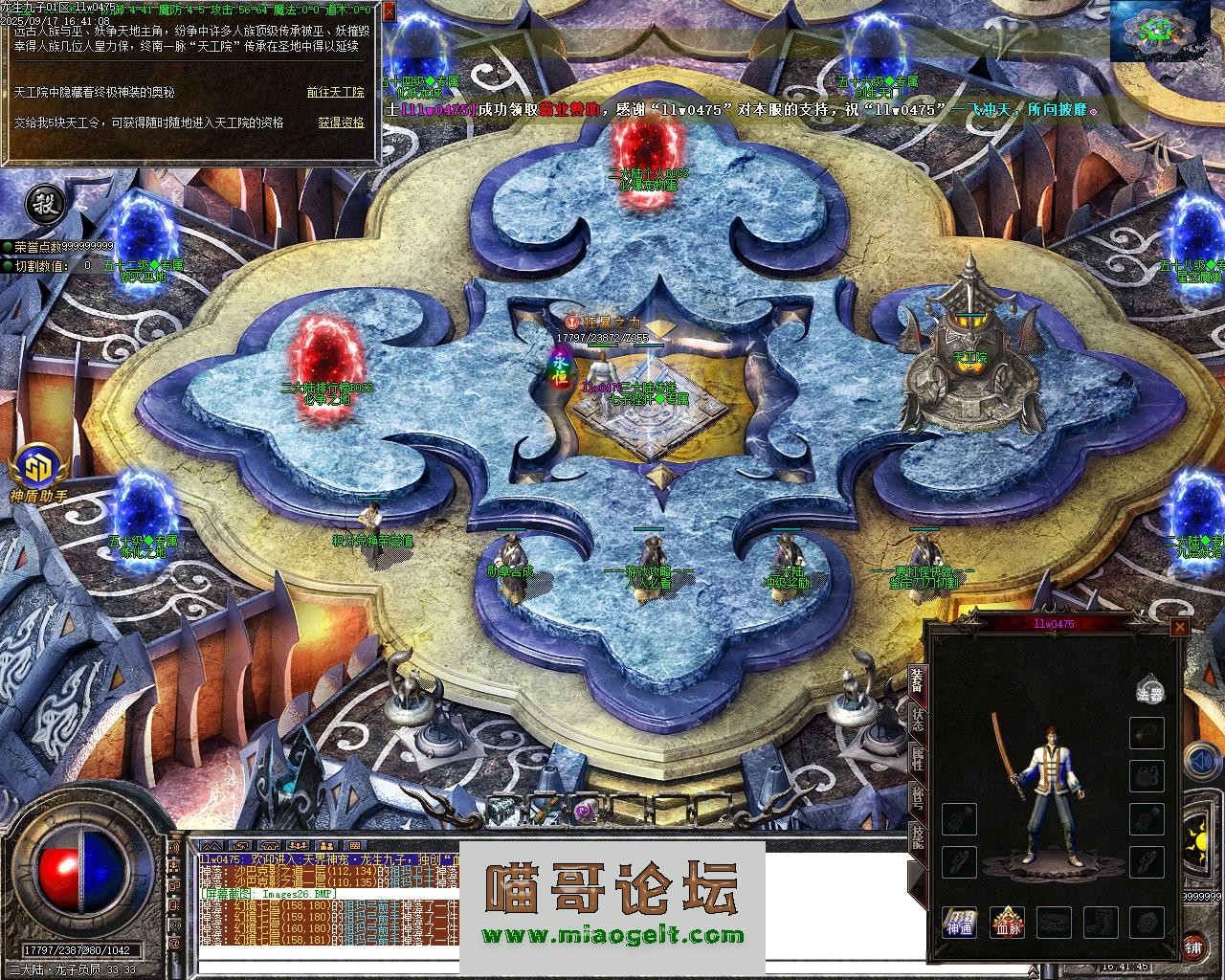This screenshot has height=980, width=1225.
Task: Select the 获得资格 dialogue link
Action: click(x=341, y=123)
